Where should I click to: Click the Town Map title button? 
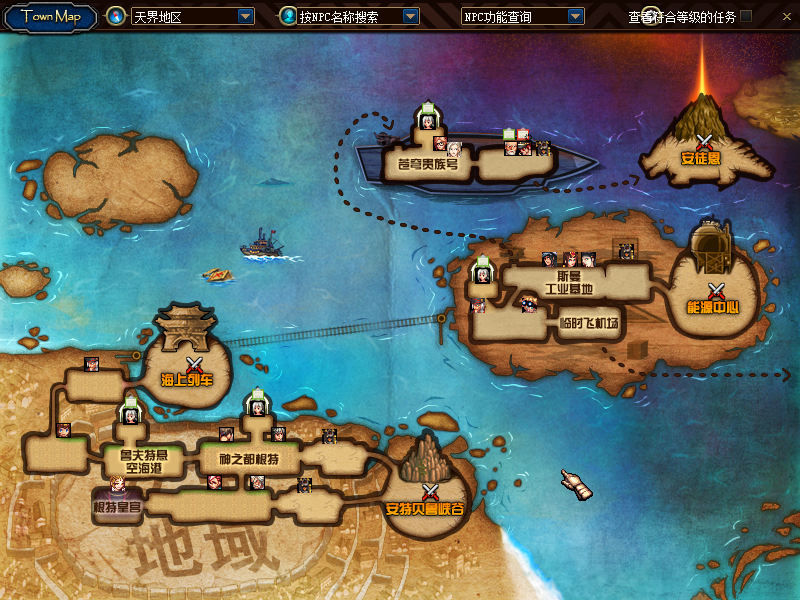[50, 16]
